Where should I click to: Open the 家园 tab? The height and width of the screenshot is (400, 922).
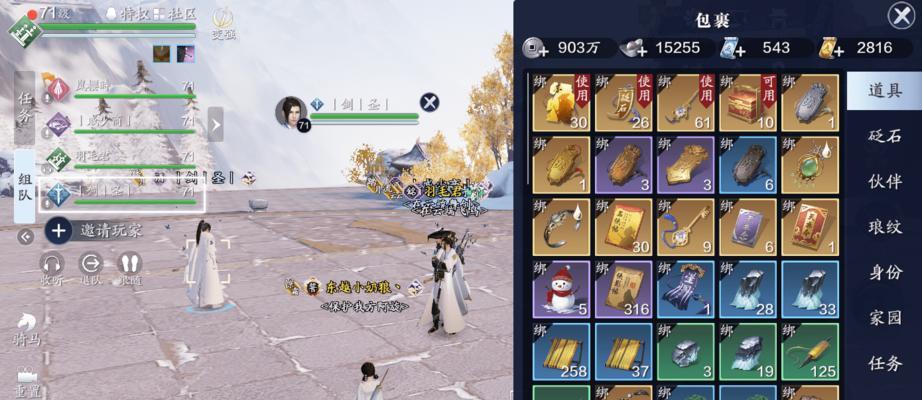tap(884, 317)
